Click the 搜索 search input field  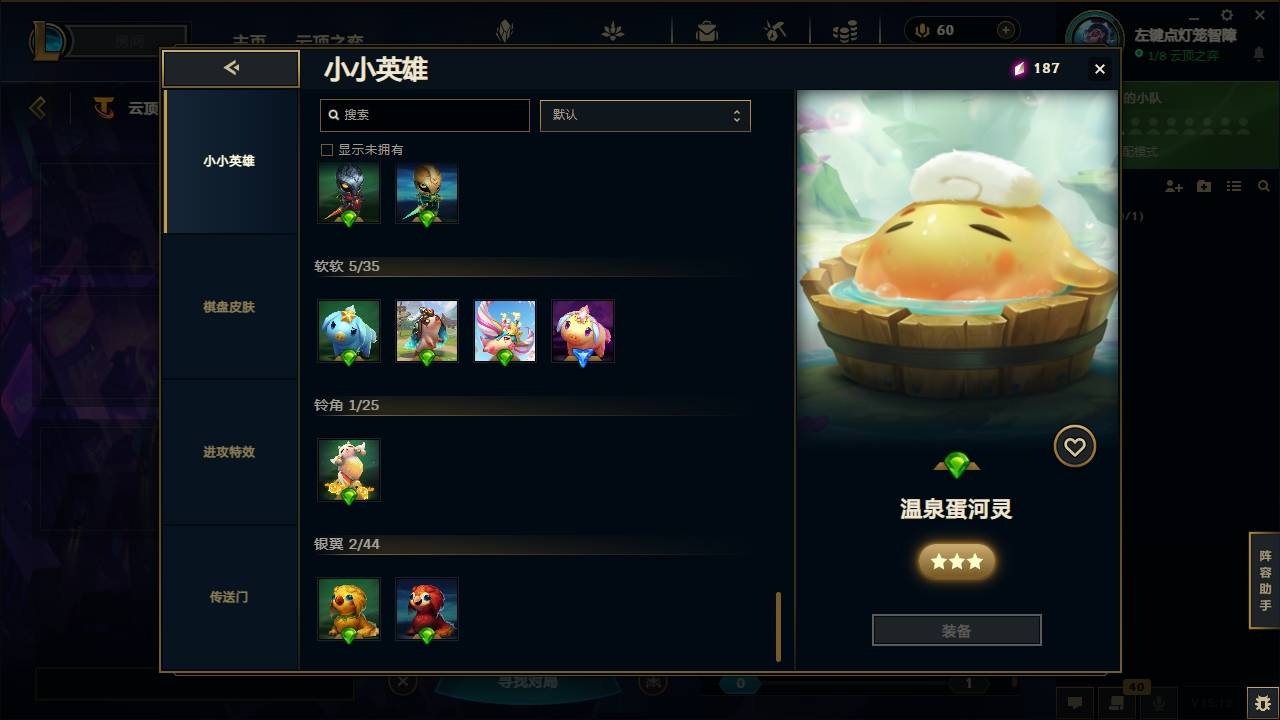click(424, 115)
